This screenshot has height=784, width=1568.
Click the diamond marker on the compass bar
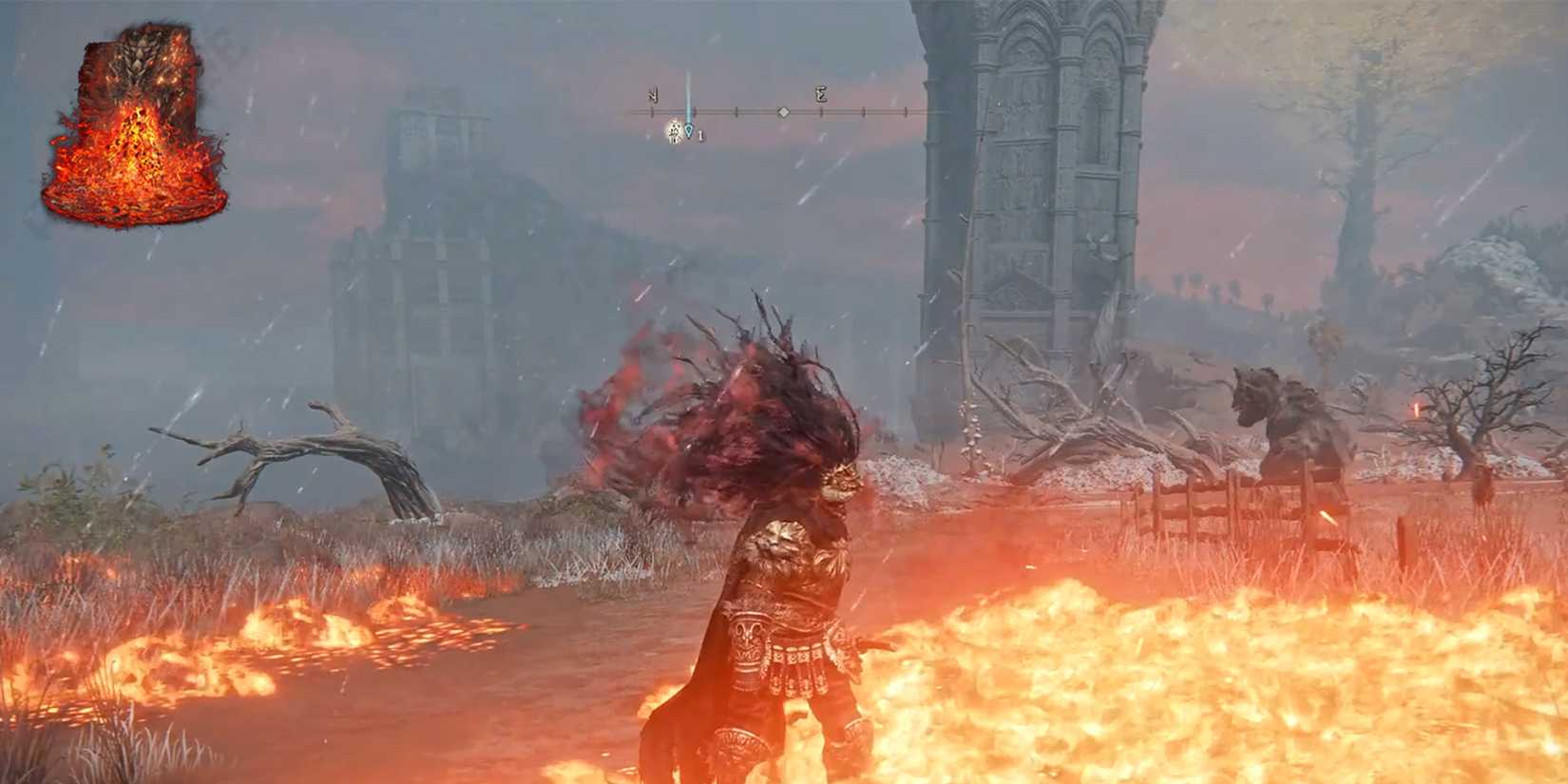tap(783, 112)
